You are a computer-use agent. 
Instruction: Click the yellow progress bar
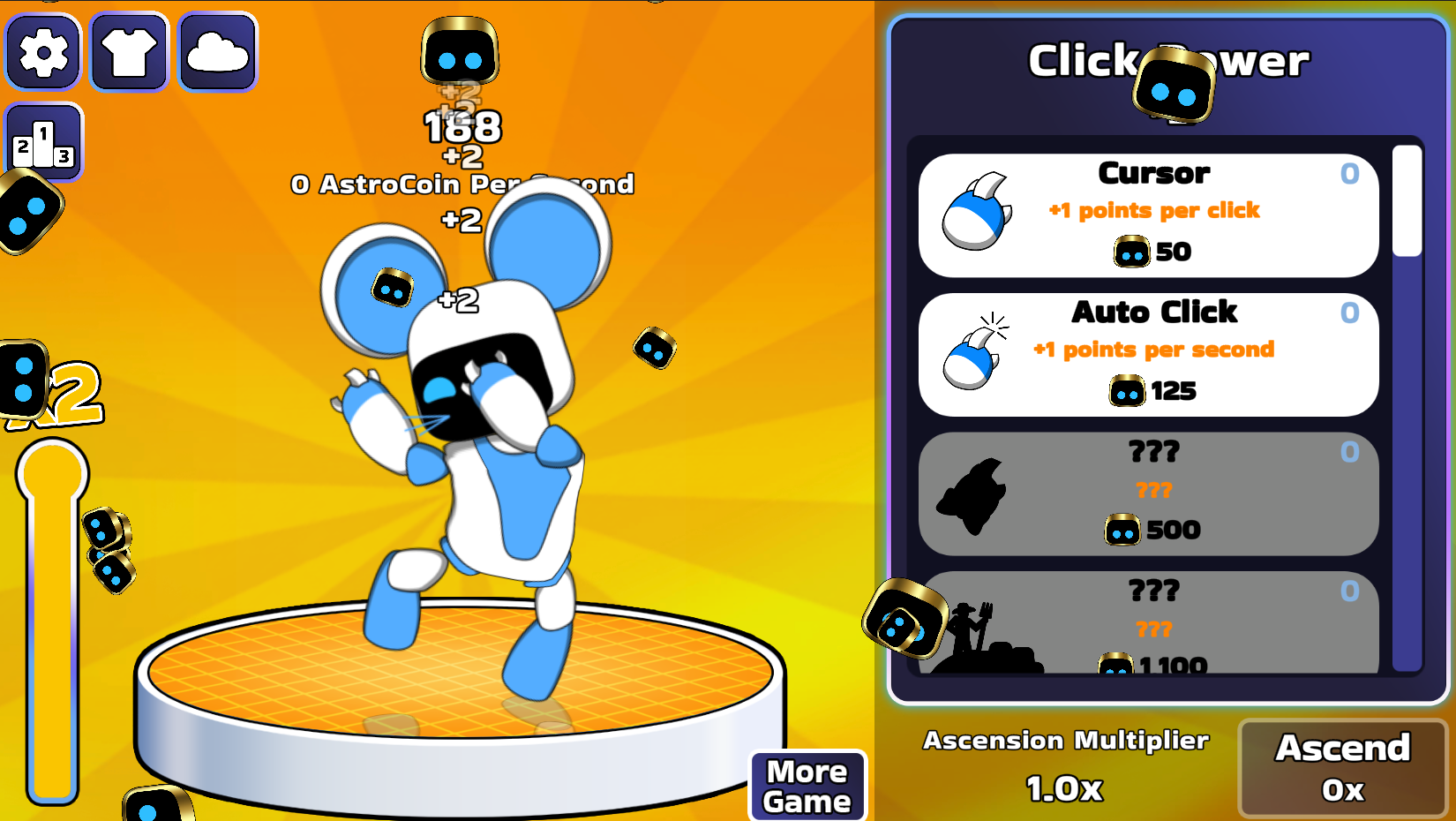point(51,618)
